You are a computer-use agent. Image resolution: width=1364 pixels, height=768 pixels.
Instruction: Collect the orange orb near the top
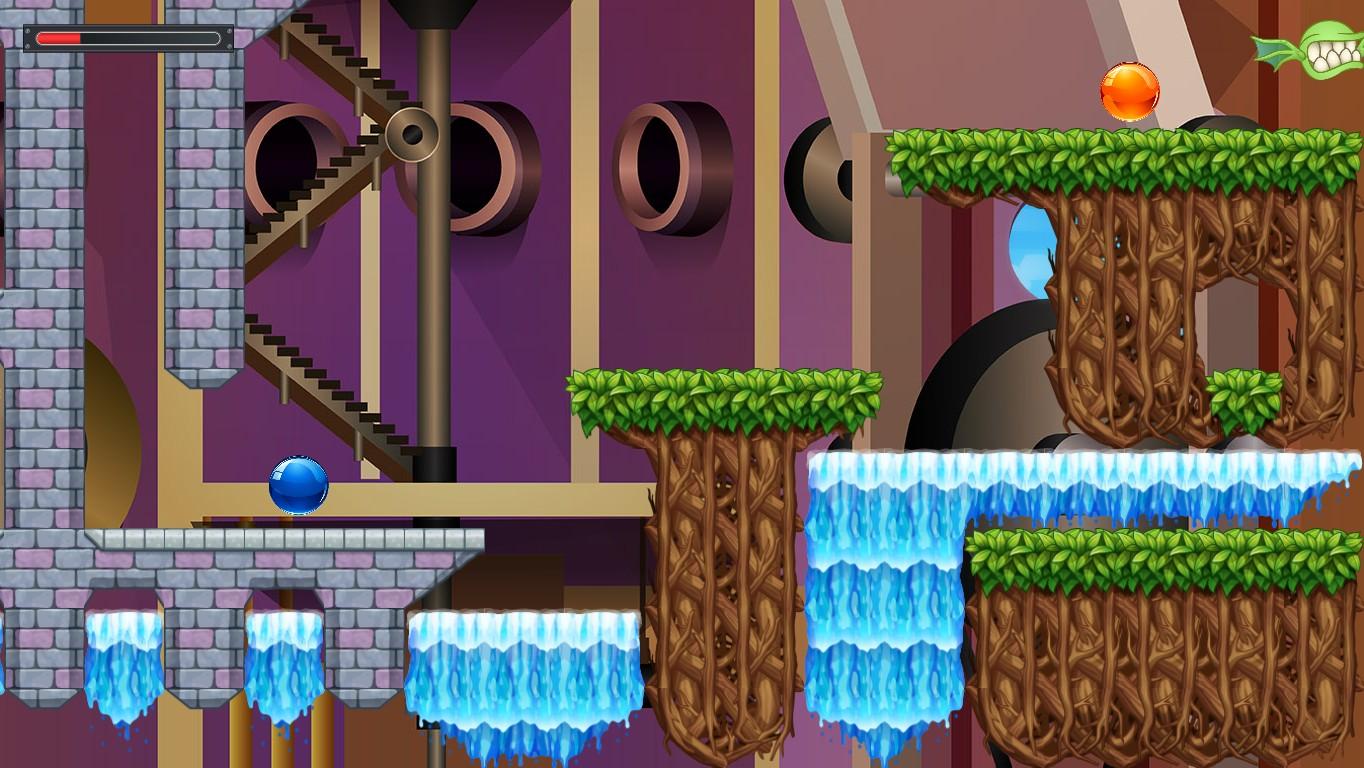tap(1128, 90)
